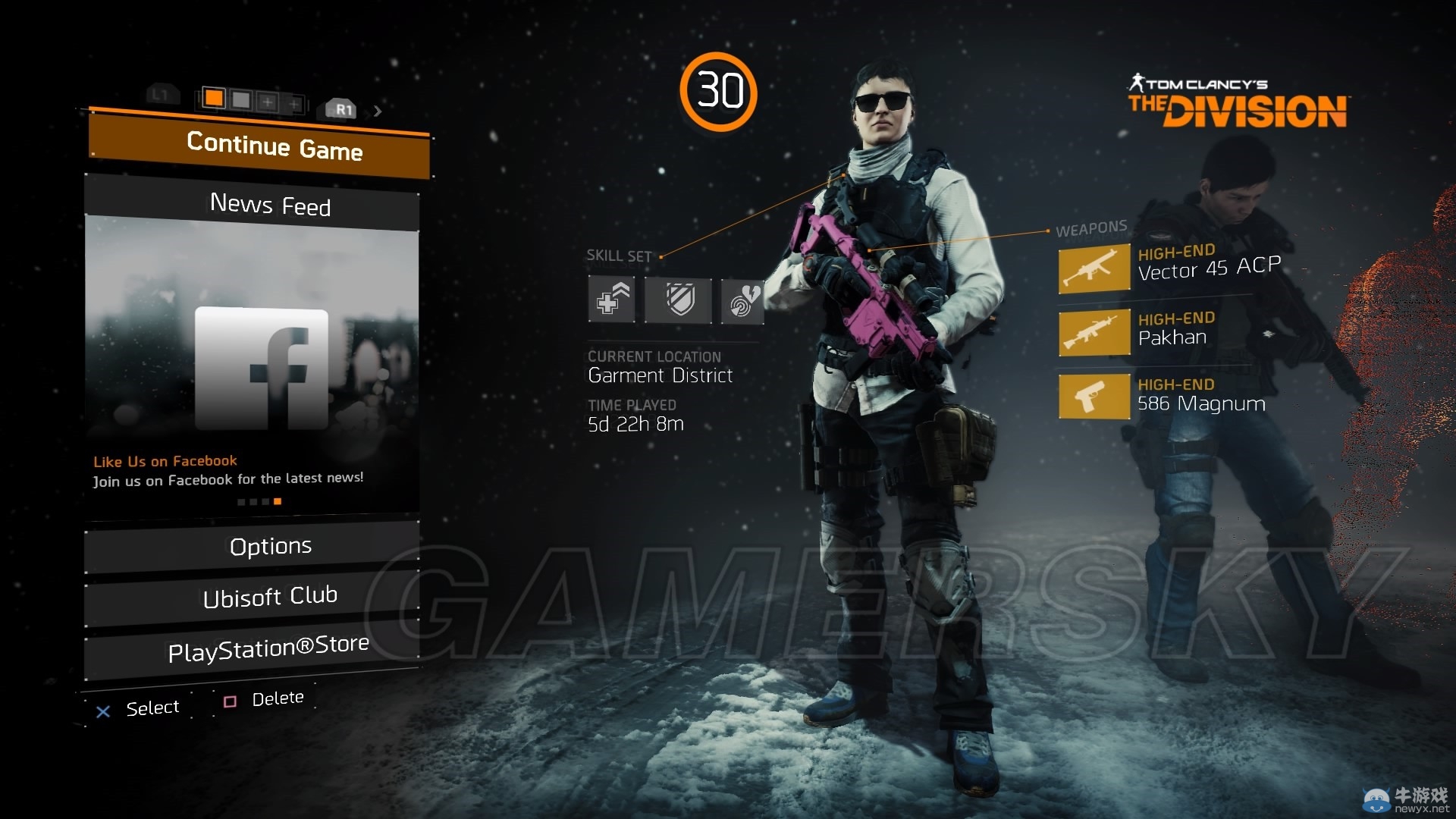Click the News Feed header
This screenshot has width=1456, height=819.
click(270, 205)
